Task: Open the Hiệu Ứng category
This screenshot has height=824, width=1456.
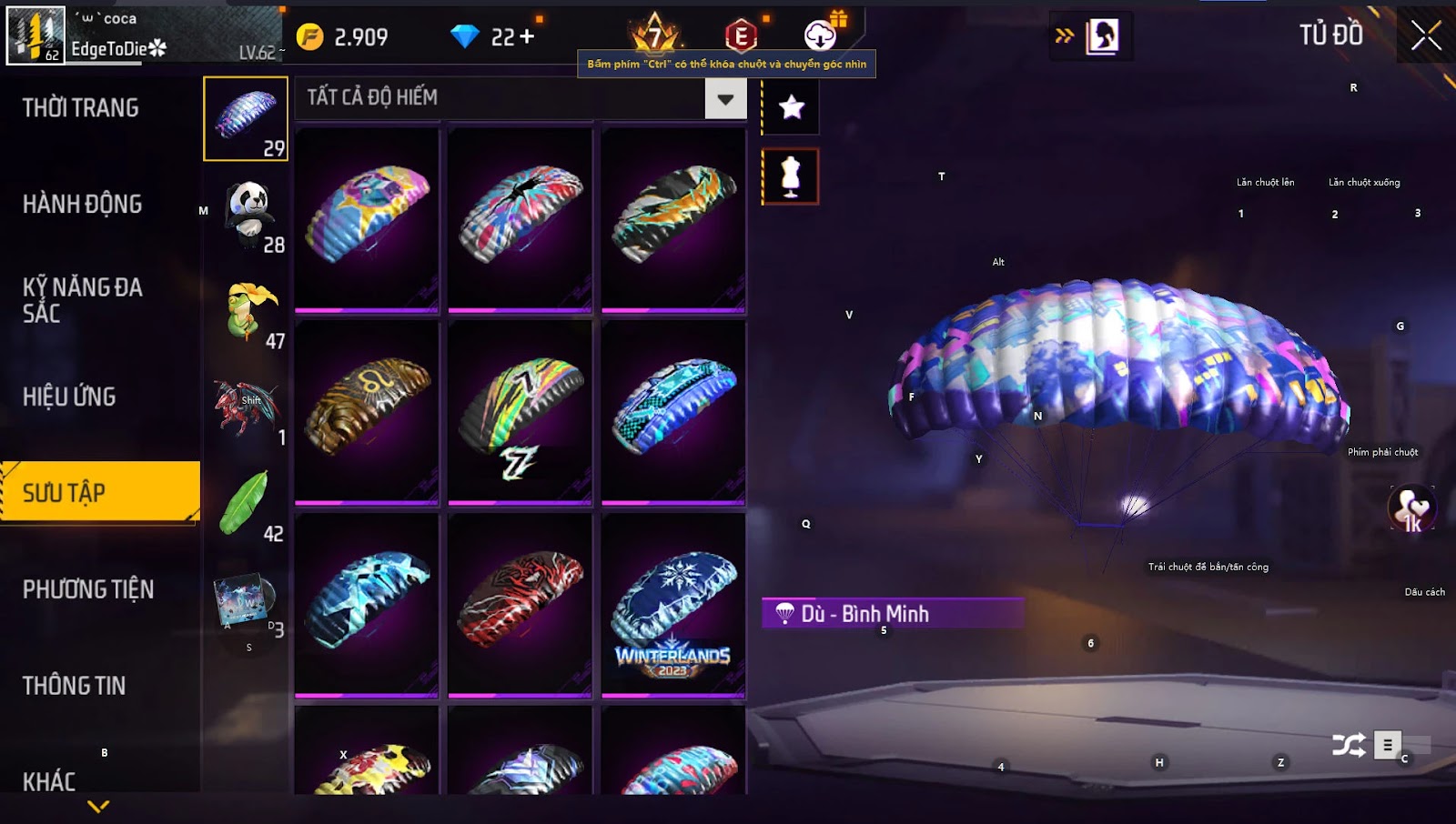Action: coord(69,397)
